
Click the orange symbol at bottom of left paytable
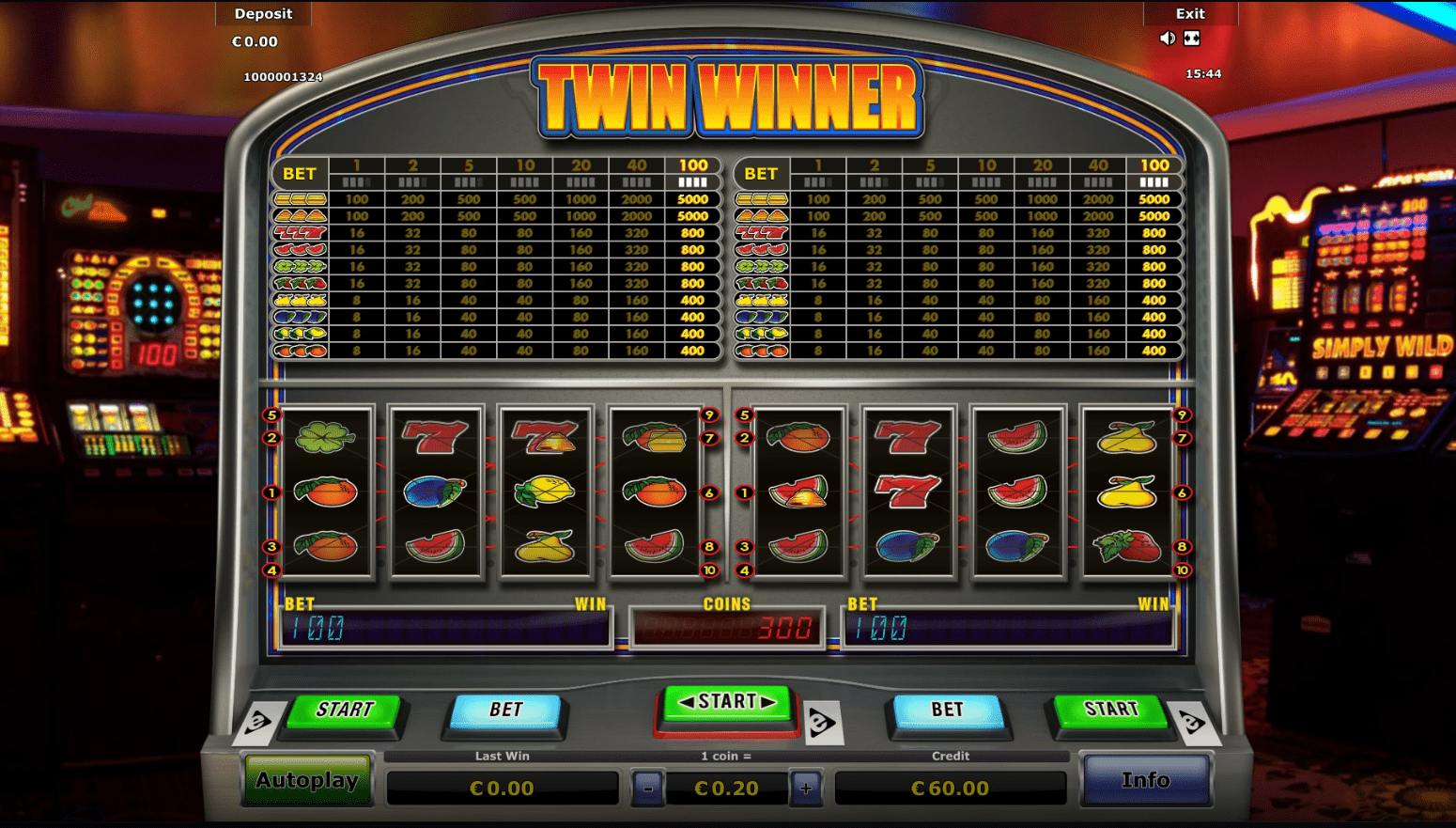(x=300, y=351)
